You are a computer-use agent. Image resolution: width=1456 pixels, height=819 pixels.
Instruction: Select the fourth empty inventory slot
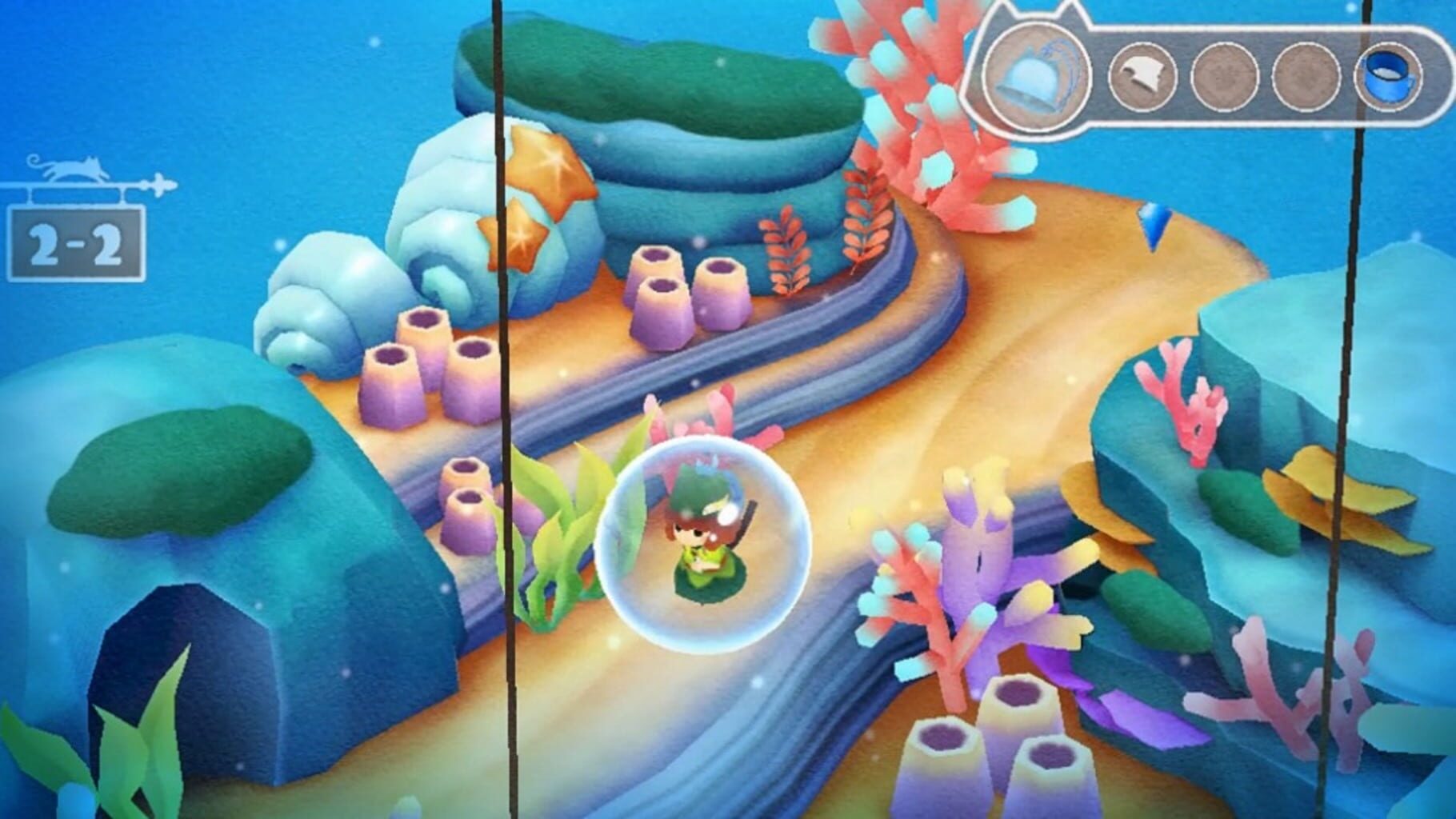tap(1306, 76)
